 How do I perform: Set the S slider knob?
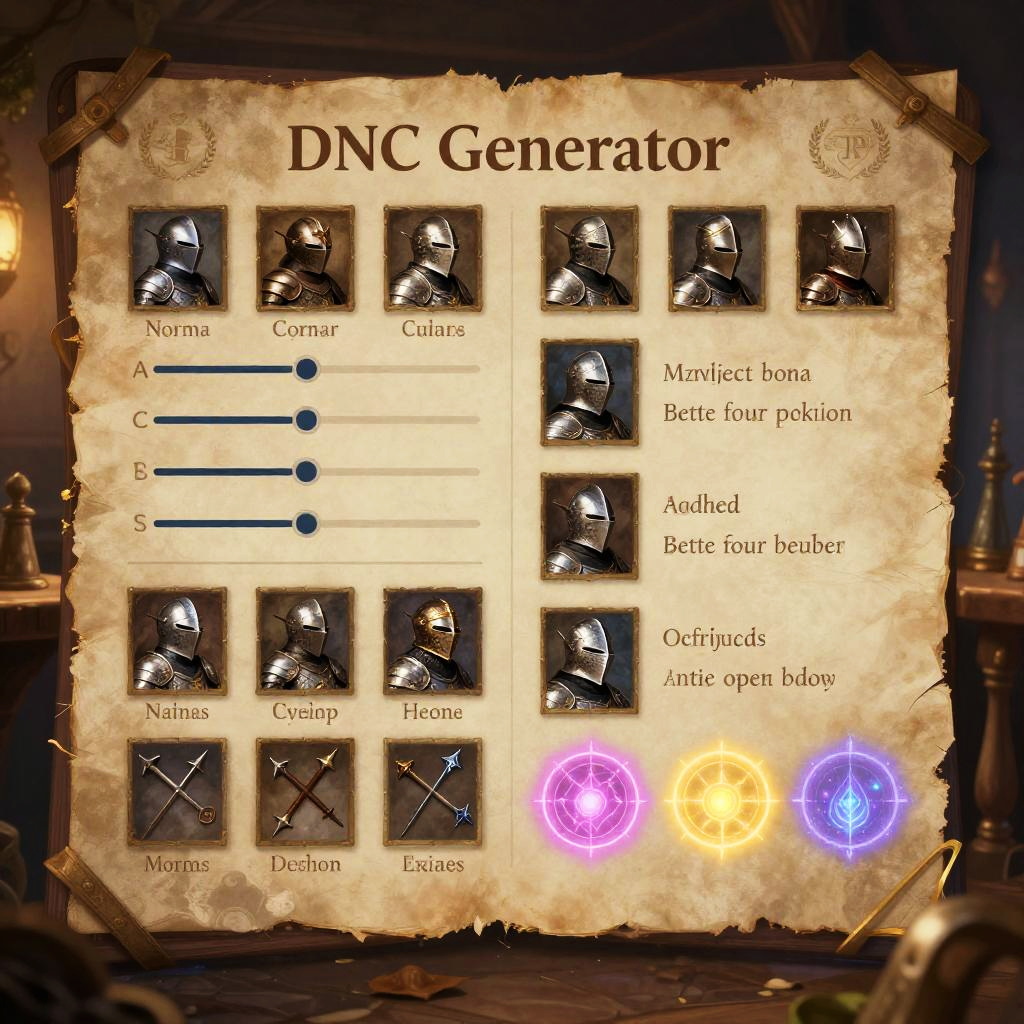click(x=306, y=523)
